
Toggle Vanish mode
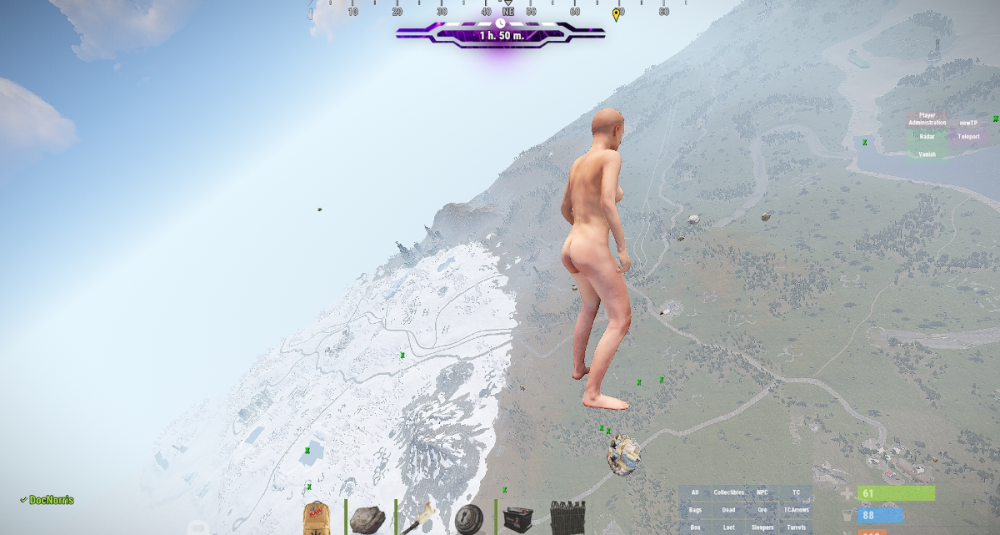coord(926,154)
